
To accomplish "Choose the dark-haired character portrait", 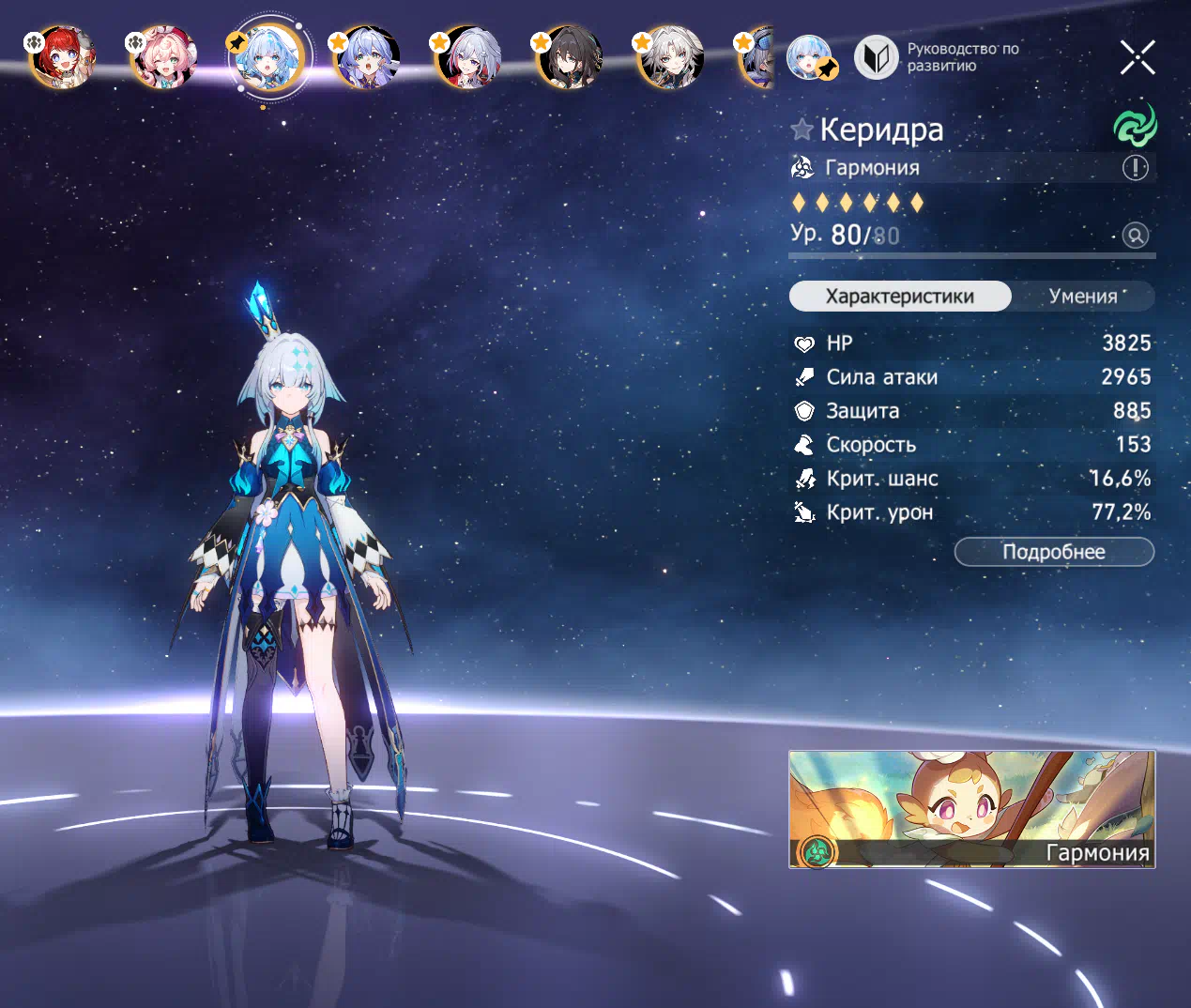I will click(570, 56).
